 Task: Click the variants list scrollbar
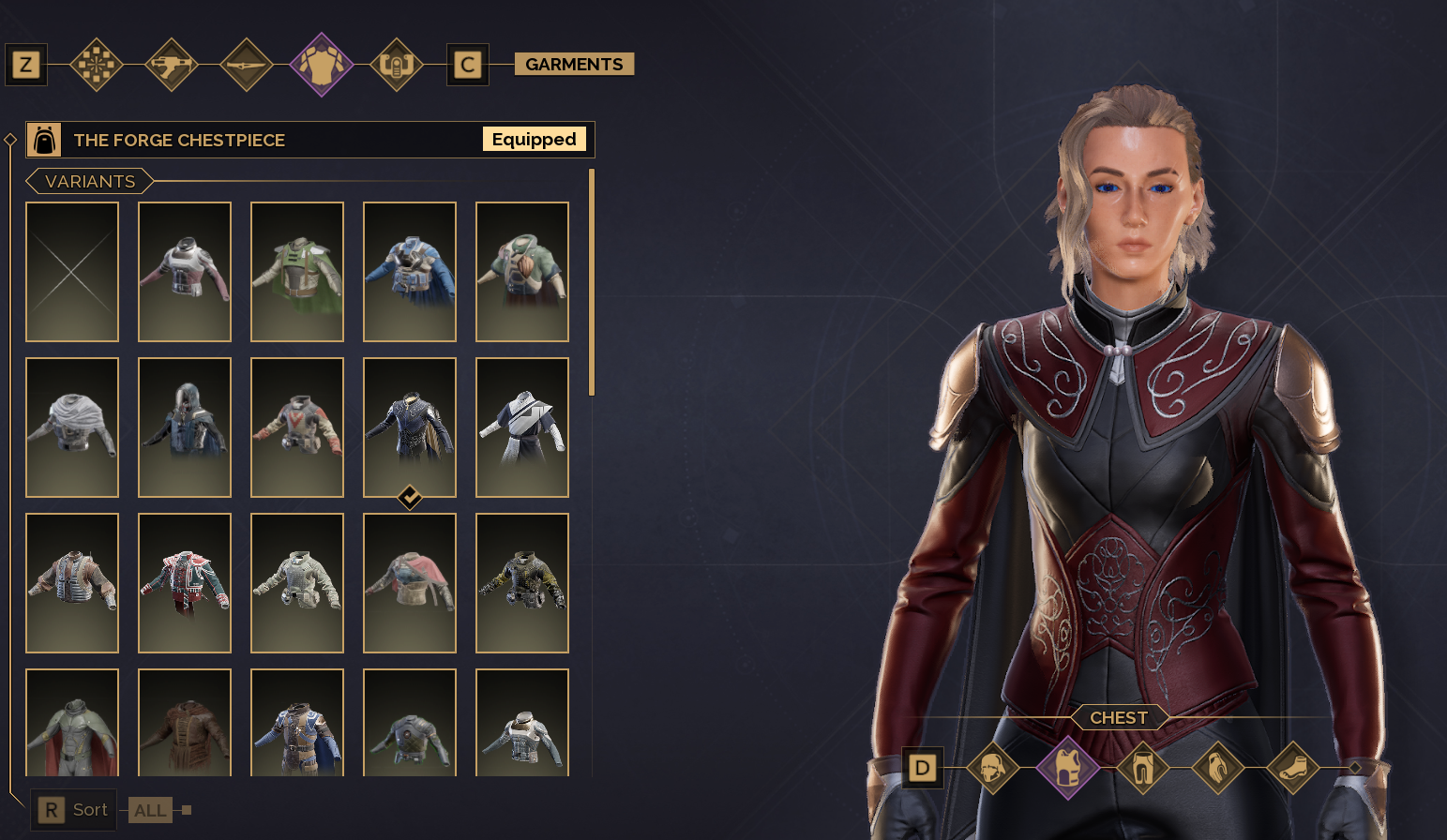pyautogui.click(x=591, y=281)
